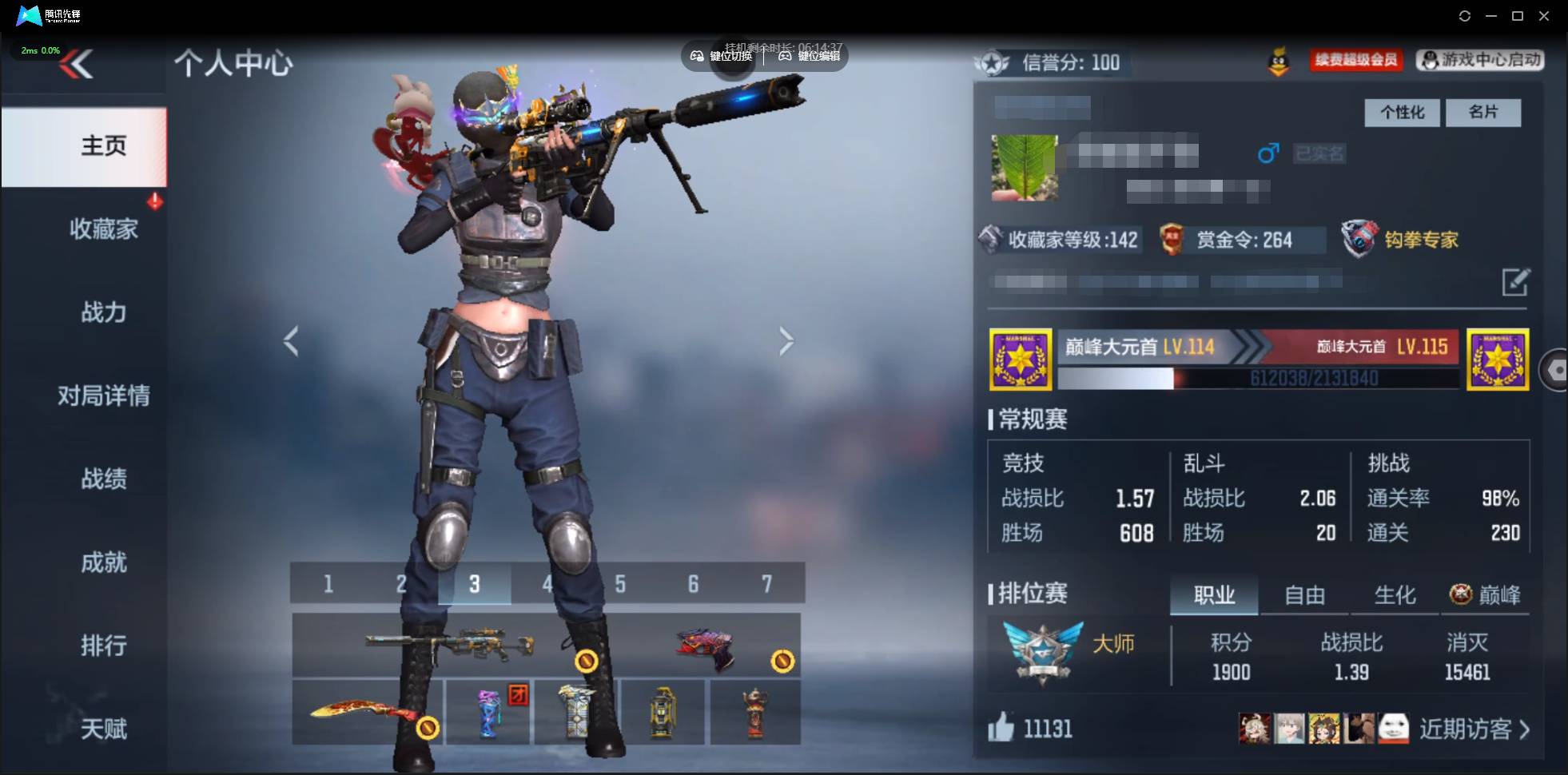The height and width of the screenshot is (775, 1568).
Task: Click the 续费超级会员 button
Action: pyautogui.click(x=1354, y=61)
